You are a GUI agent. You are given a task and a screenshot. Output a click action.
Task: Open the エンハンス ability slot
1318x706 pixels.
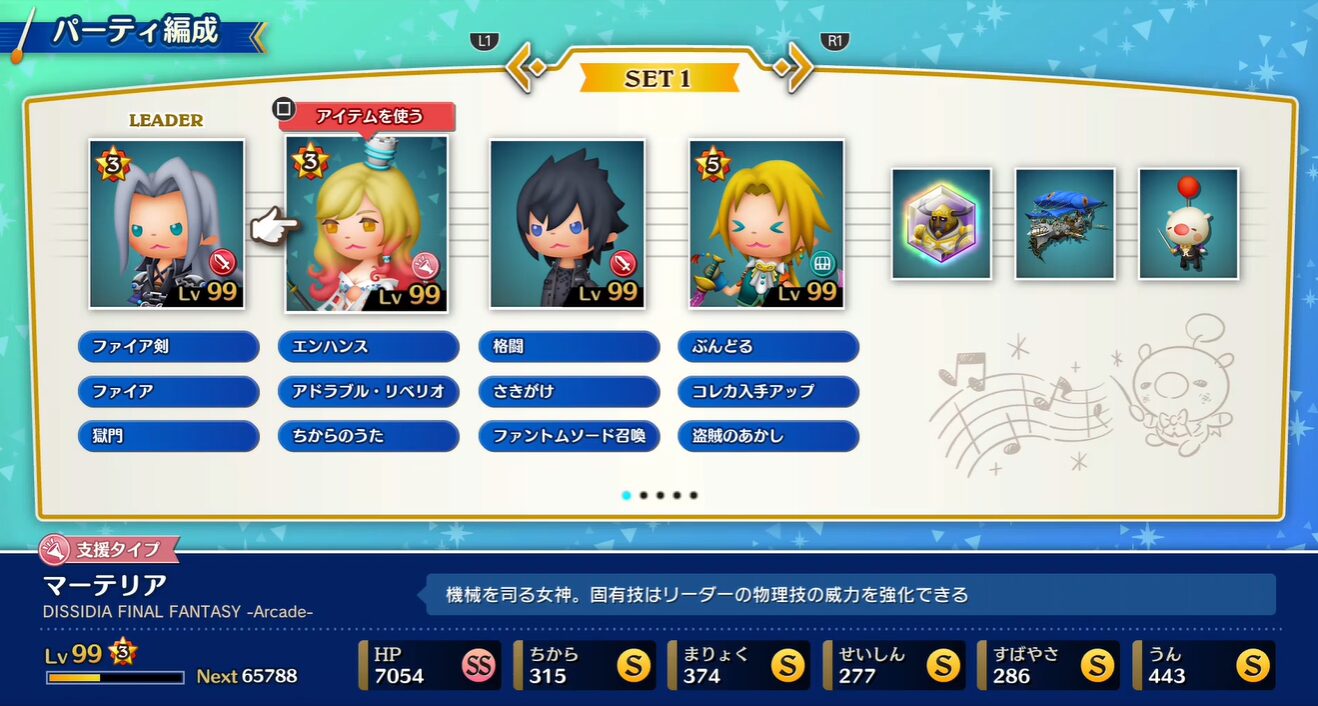point(368,347)
